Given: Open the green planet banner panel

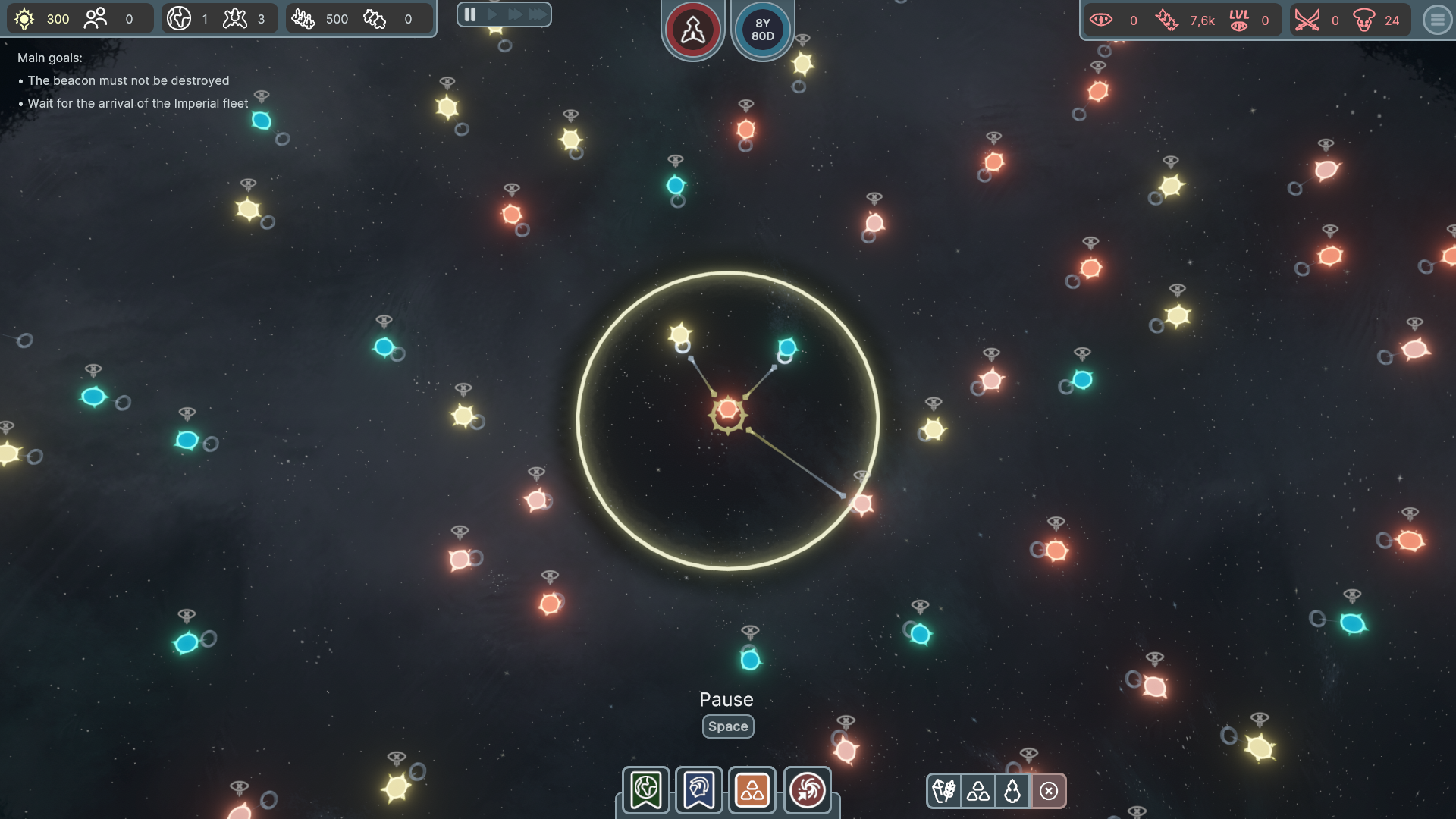Looking at the screenshot, I should 646,790.
